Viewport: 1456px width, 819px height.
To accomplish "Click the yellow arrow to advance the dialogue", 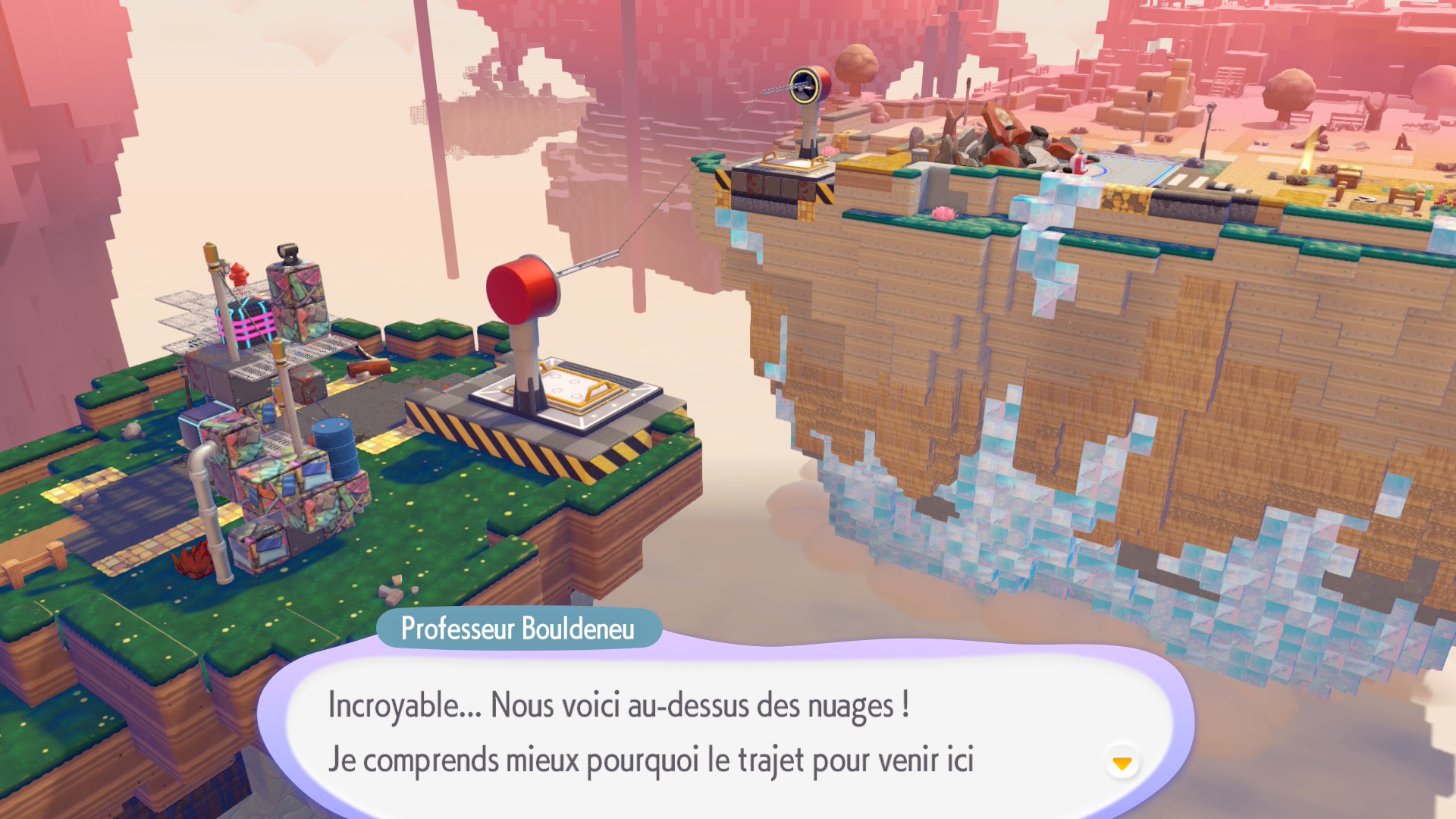I will tap(1123, 764).
